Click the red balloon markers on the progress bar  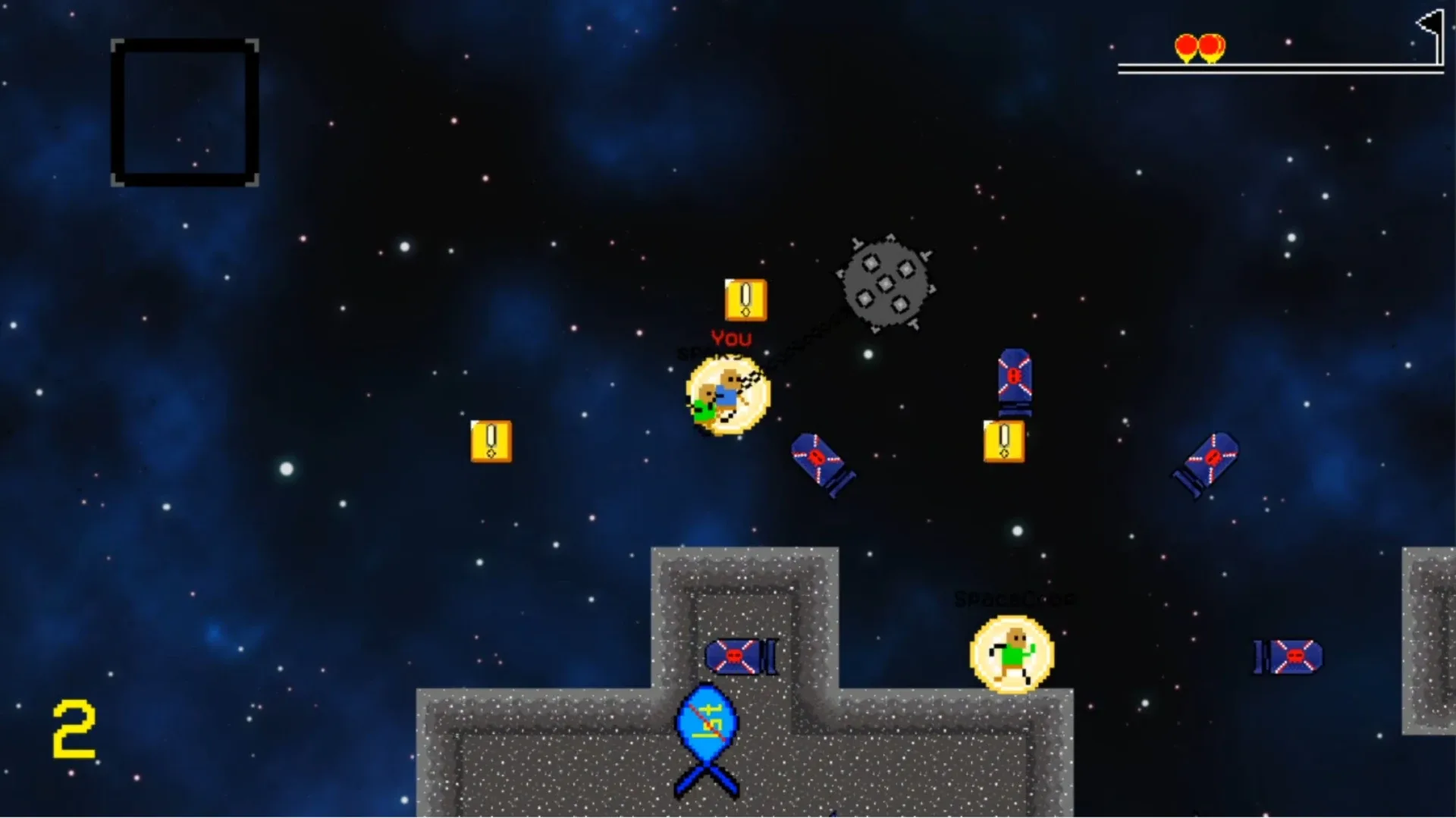click(1199, 47)
